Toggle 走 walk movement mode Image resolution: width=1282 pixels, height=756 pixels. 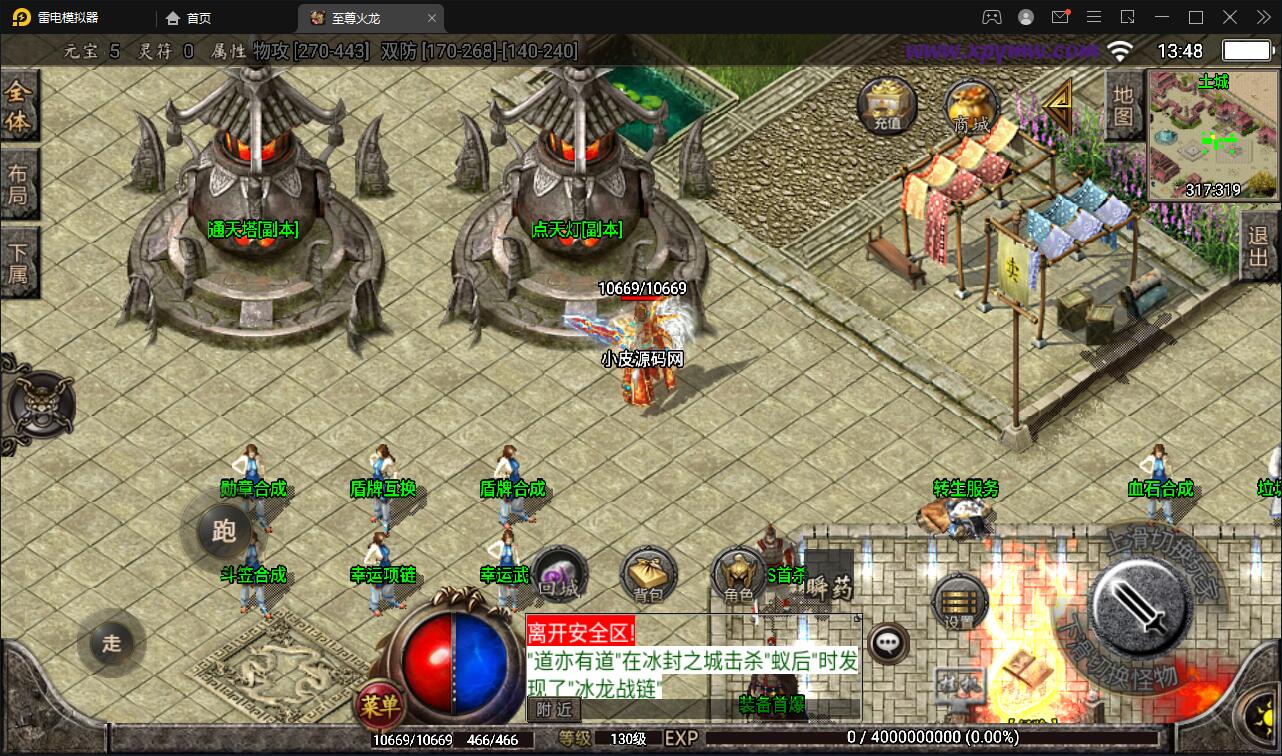(x=110, y=645)
